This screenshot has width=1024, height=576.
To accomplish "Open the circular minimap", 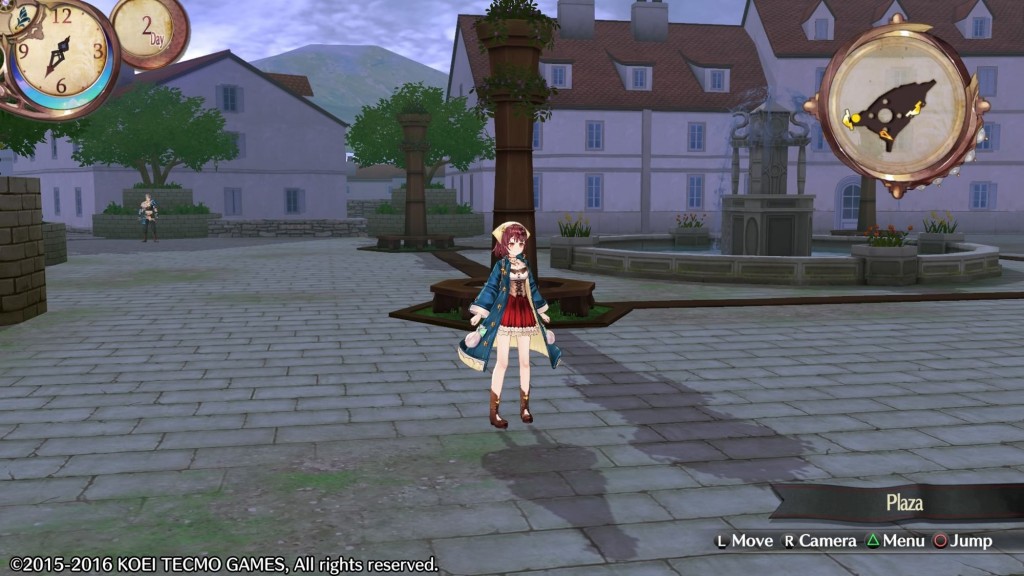I will pos(897,105).
